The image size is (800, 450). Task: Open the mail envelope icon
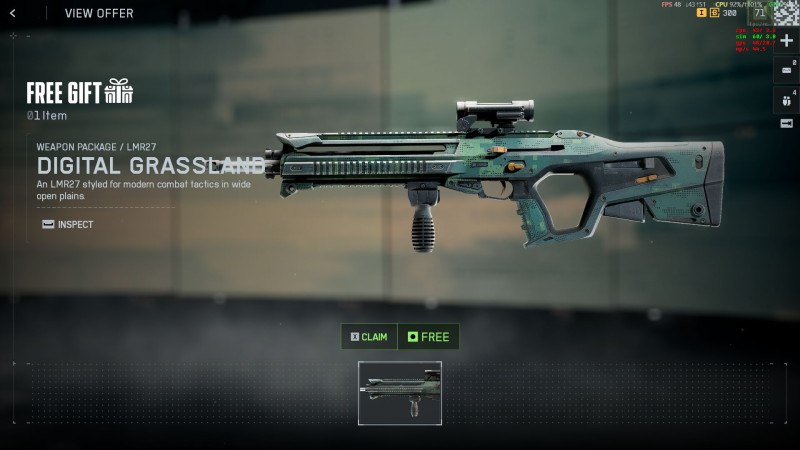786,70
